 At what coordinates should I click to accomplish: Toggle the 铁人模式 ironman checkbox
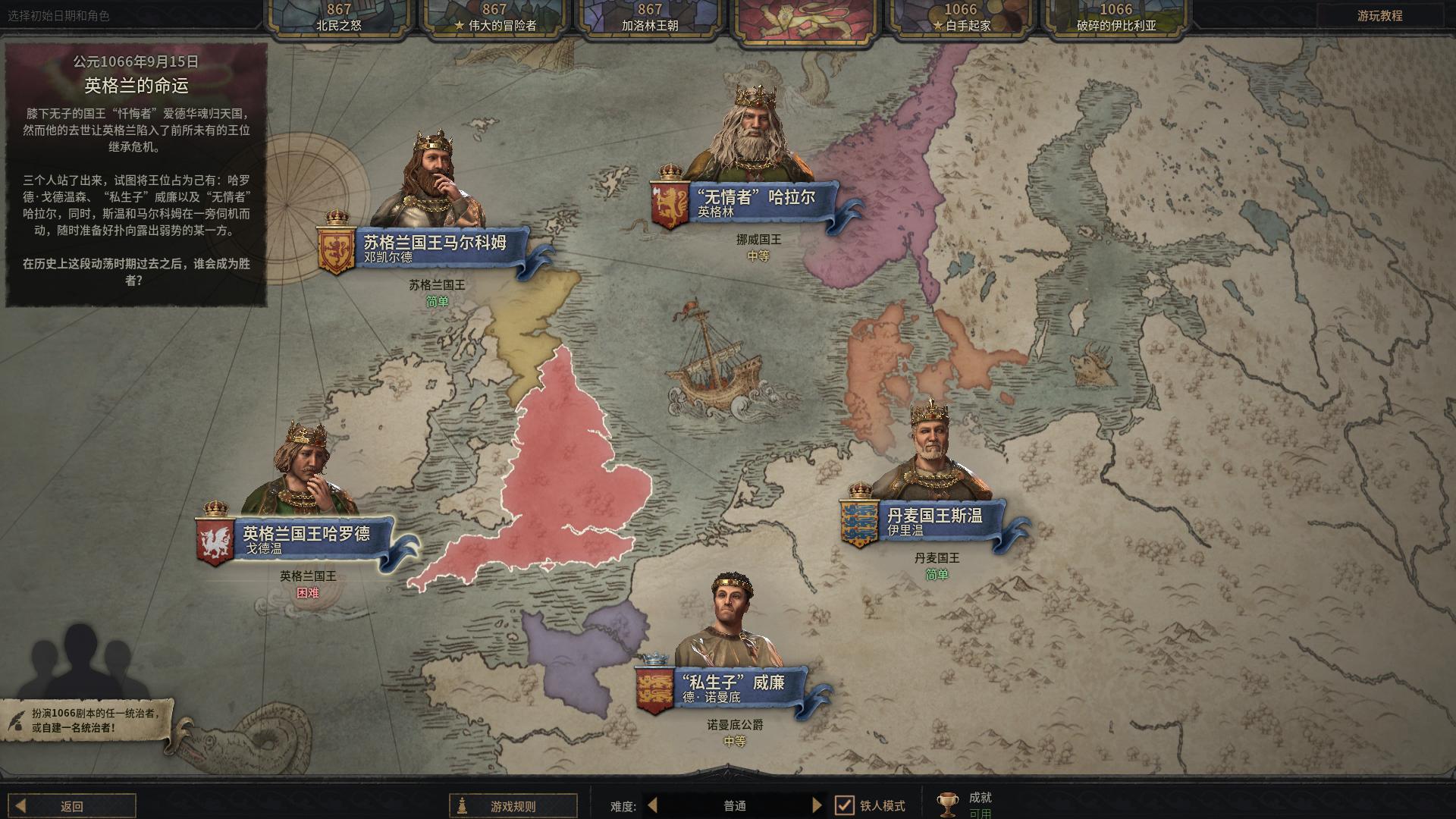pos(844,805)
